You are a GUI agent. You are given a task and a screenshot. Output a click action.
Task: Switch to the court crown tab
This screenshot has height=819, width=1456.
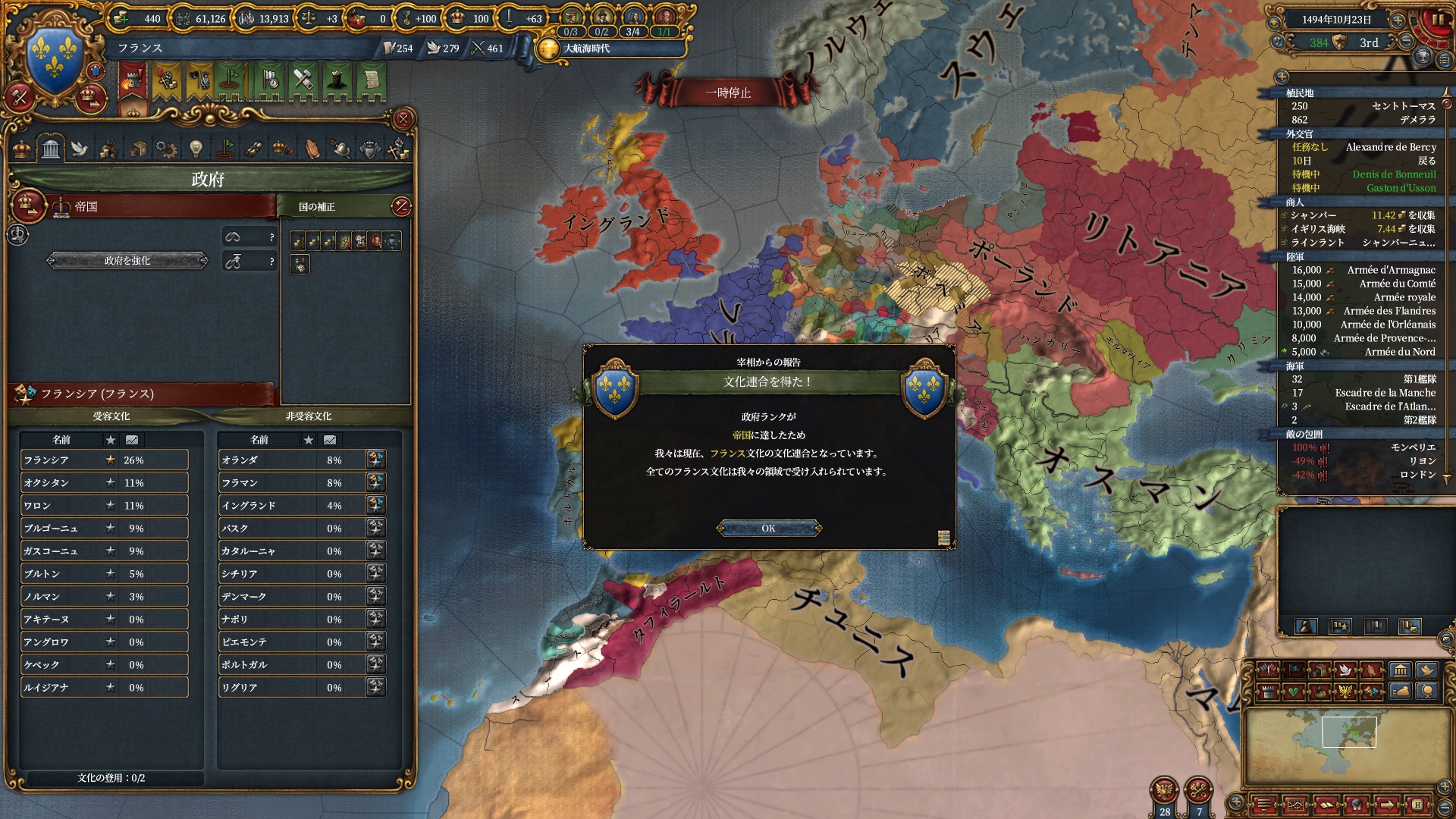tap(23, 149)
